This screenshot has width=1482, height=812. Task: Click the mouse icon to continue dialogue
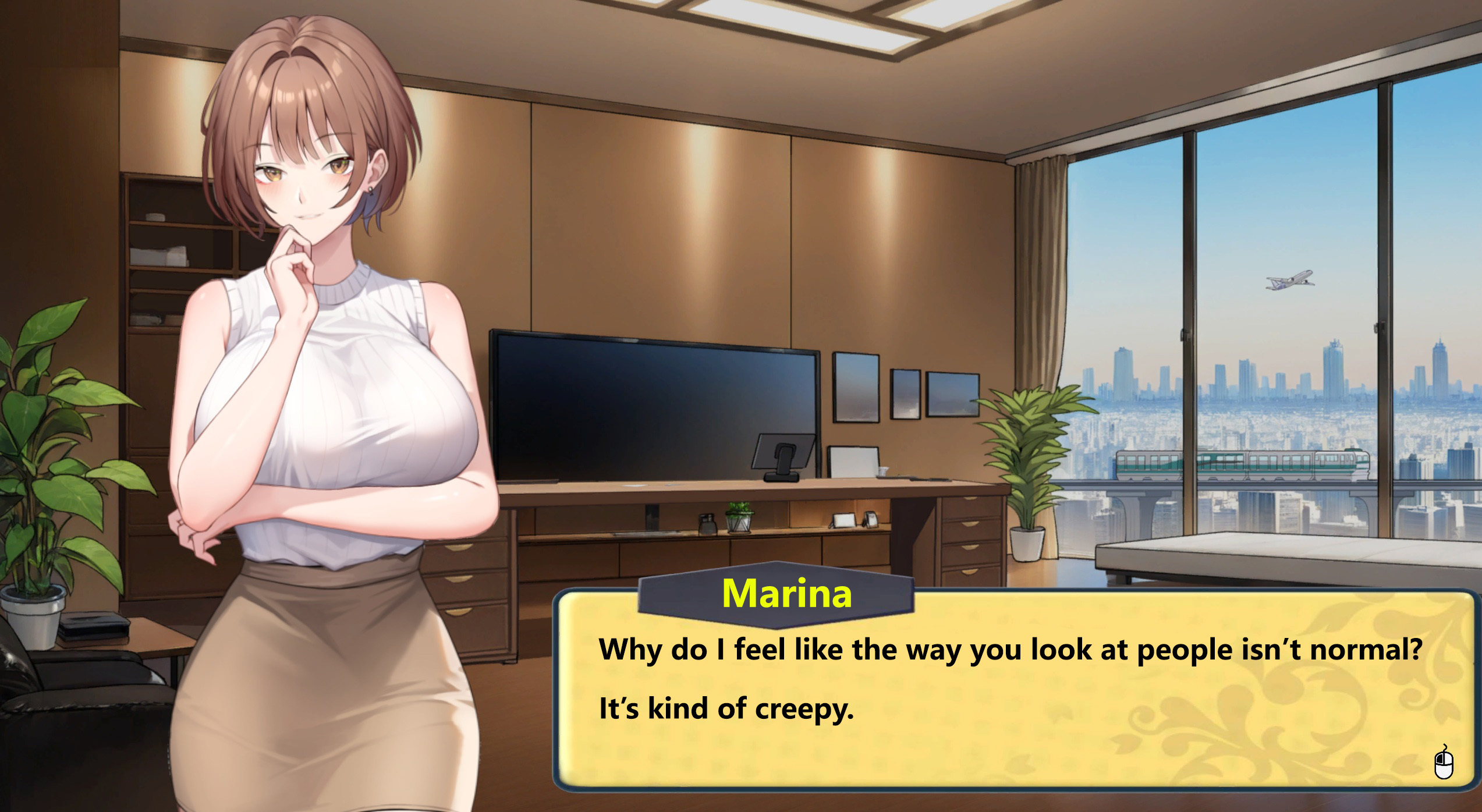tap(1443, 763)
